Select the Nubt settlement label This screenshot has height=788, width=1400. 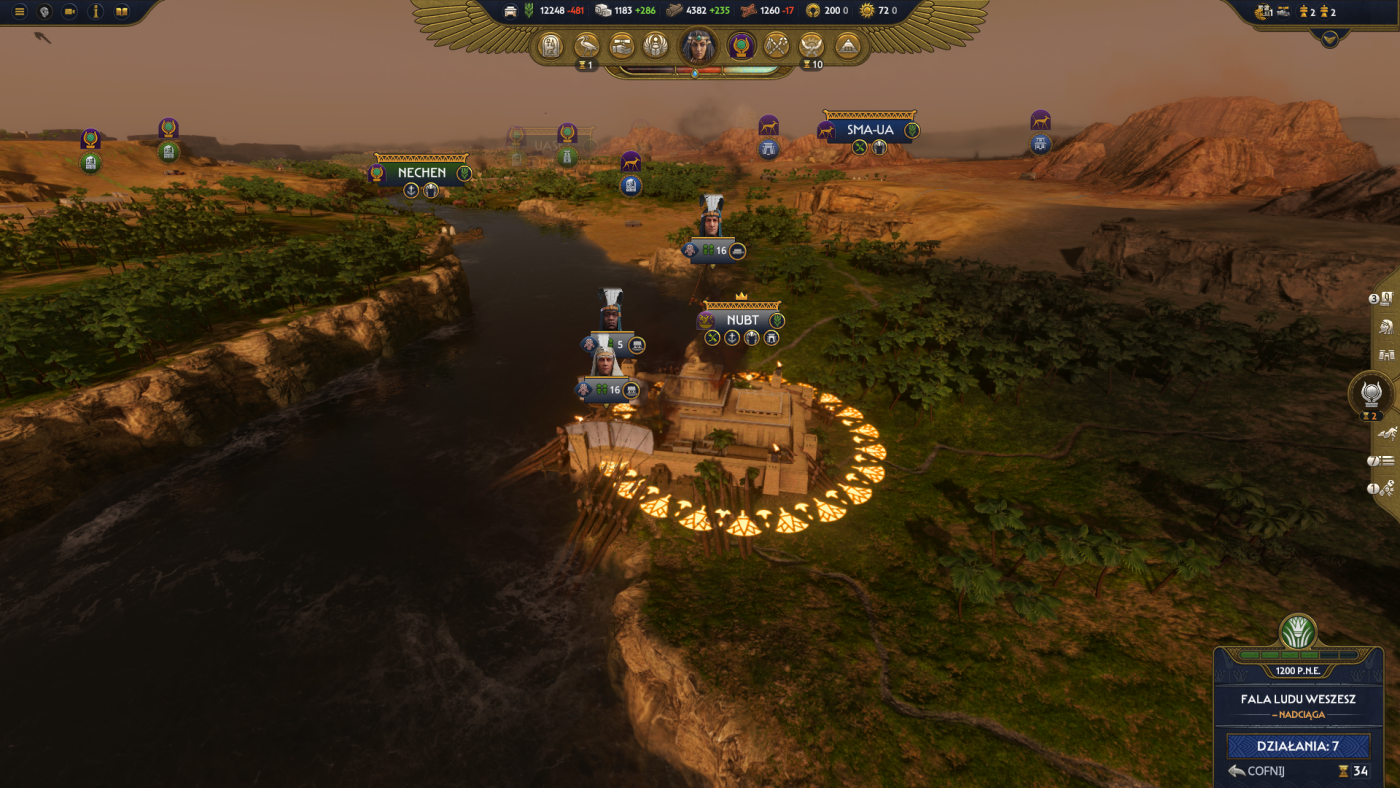pyautogui.click(x=742, y=320)
